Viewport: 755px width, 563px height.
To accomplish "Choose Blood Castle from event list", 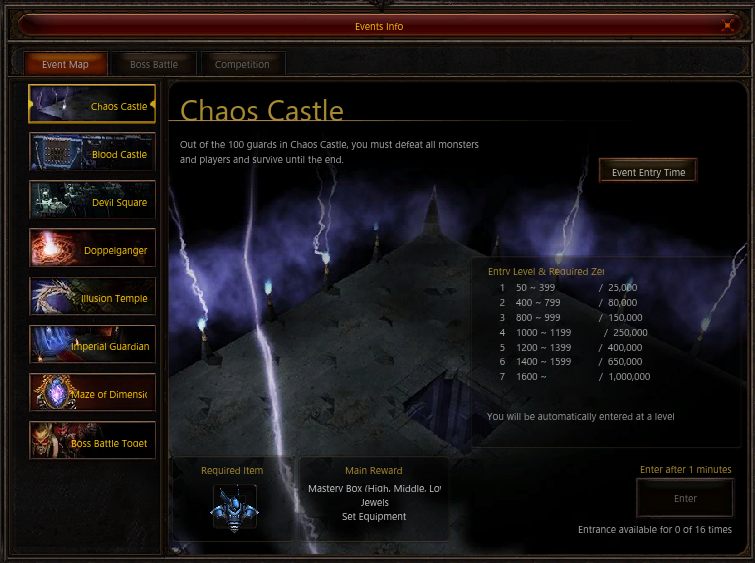I will [92, 154].
